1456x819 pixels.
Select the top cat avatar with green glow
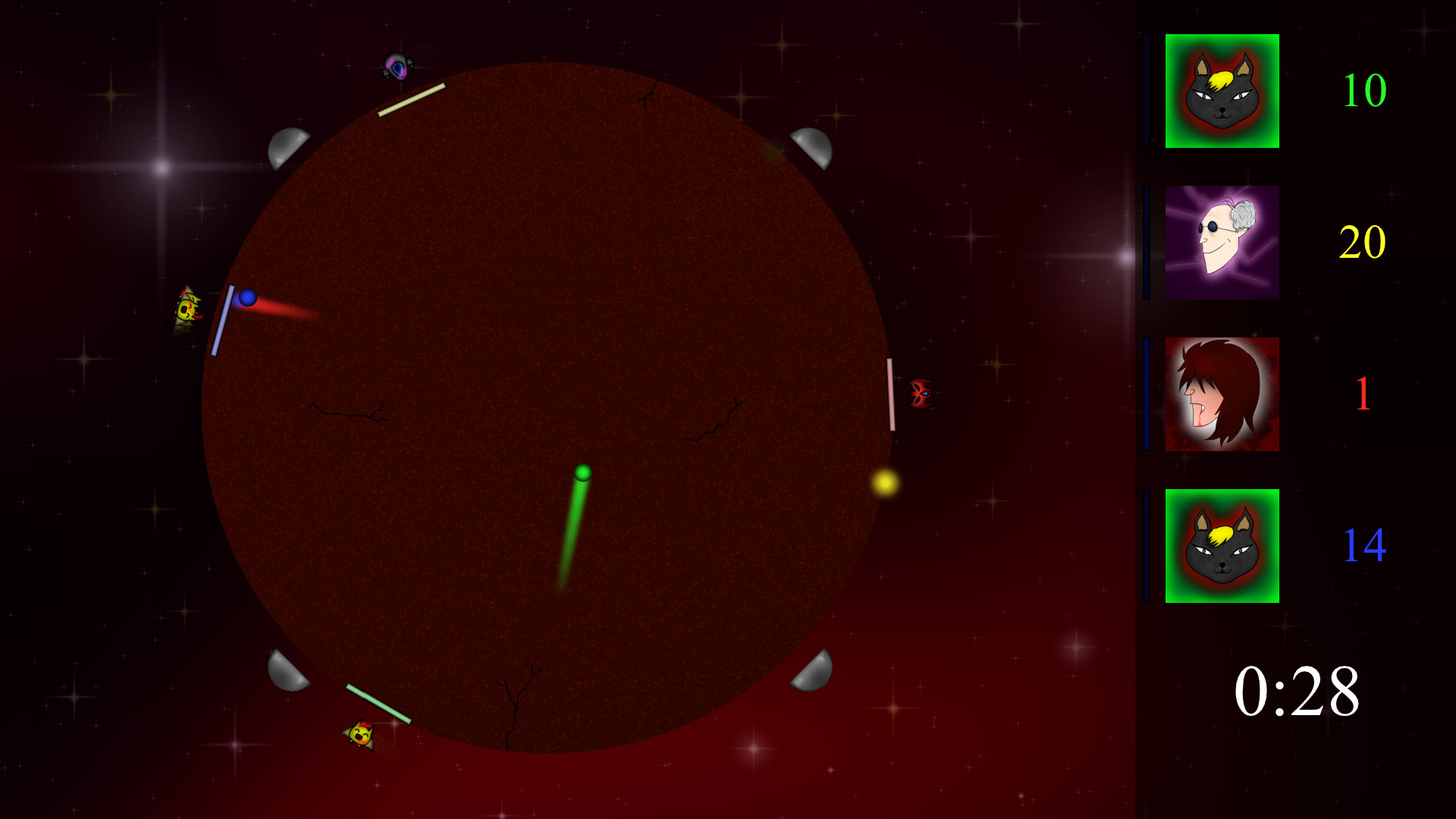(1221, 91)
